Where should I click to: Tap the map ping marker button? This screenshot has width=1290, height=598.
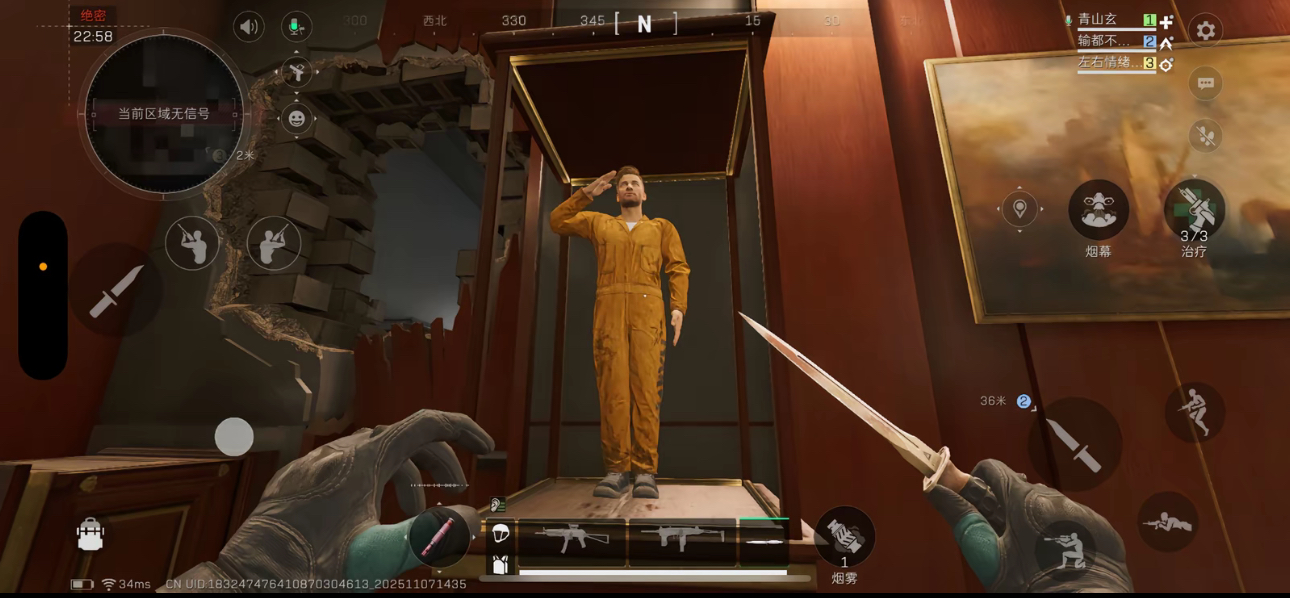tap(1019, 209)
